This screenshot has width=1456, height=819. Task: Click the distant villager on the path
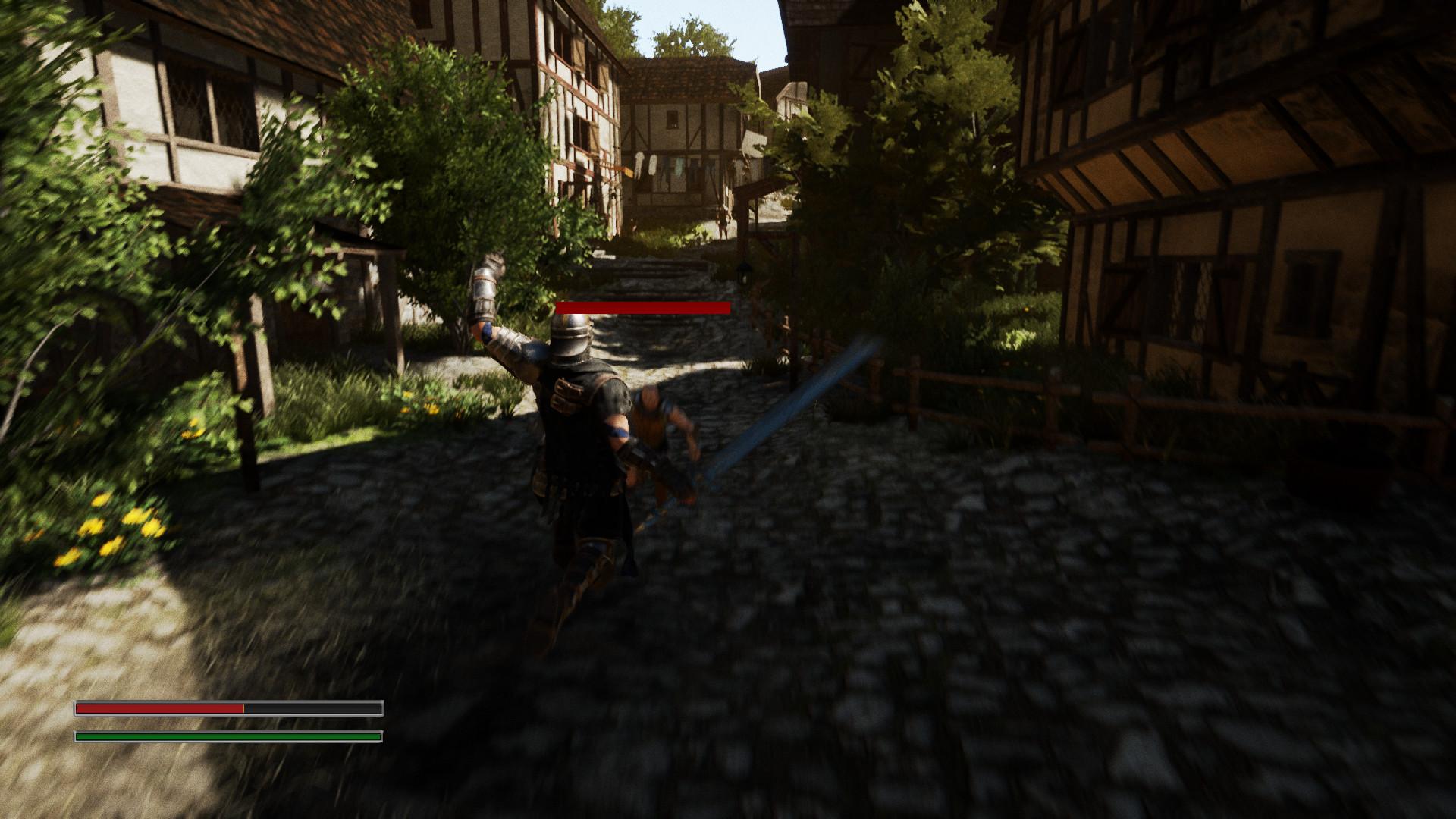723,222
